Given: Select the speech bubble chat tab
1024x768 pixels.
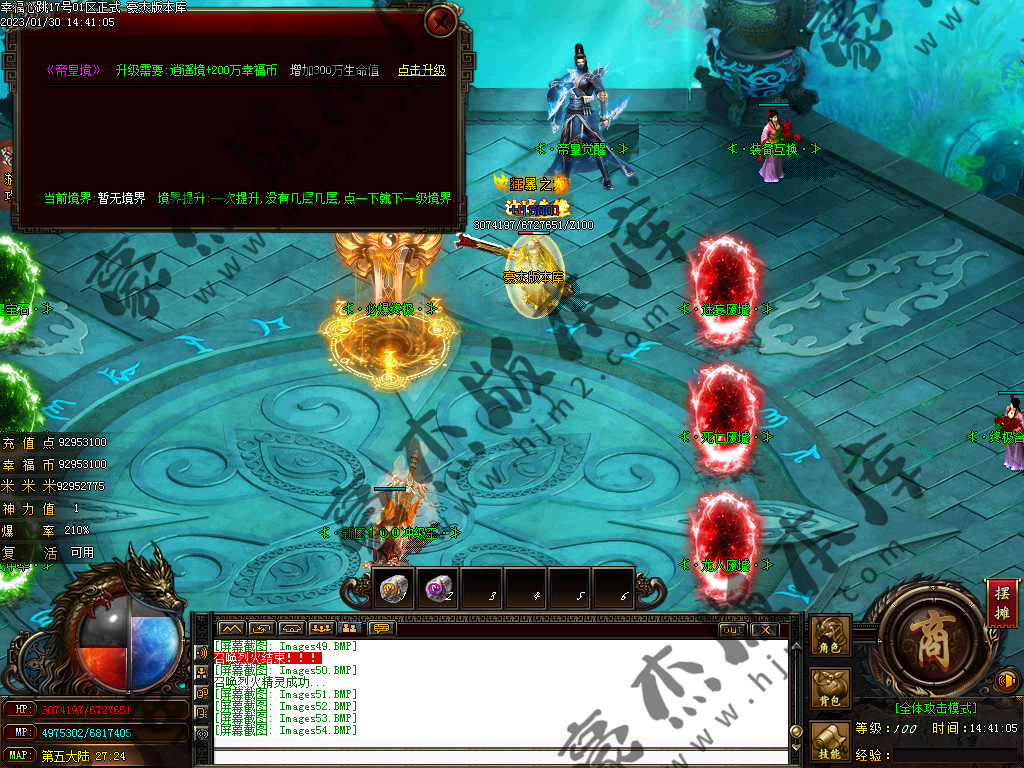Looking at the screenshot, I should point(381,629).
